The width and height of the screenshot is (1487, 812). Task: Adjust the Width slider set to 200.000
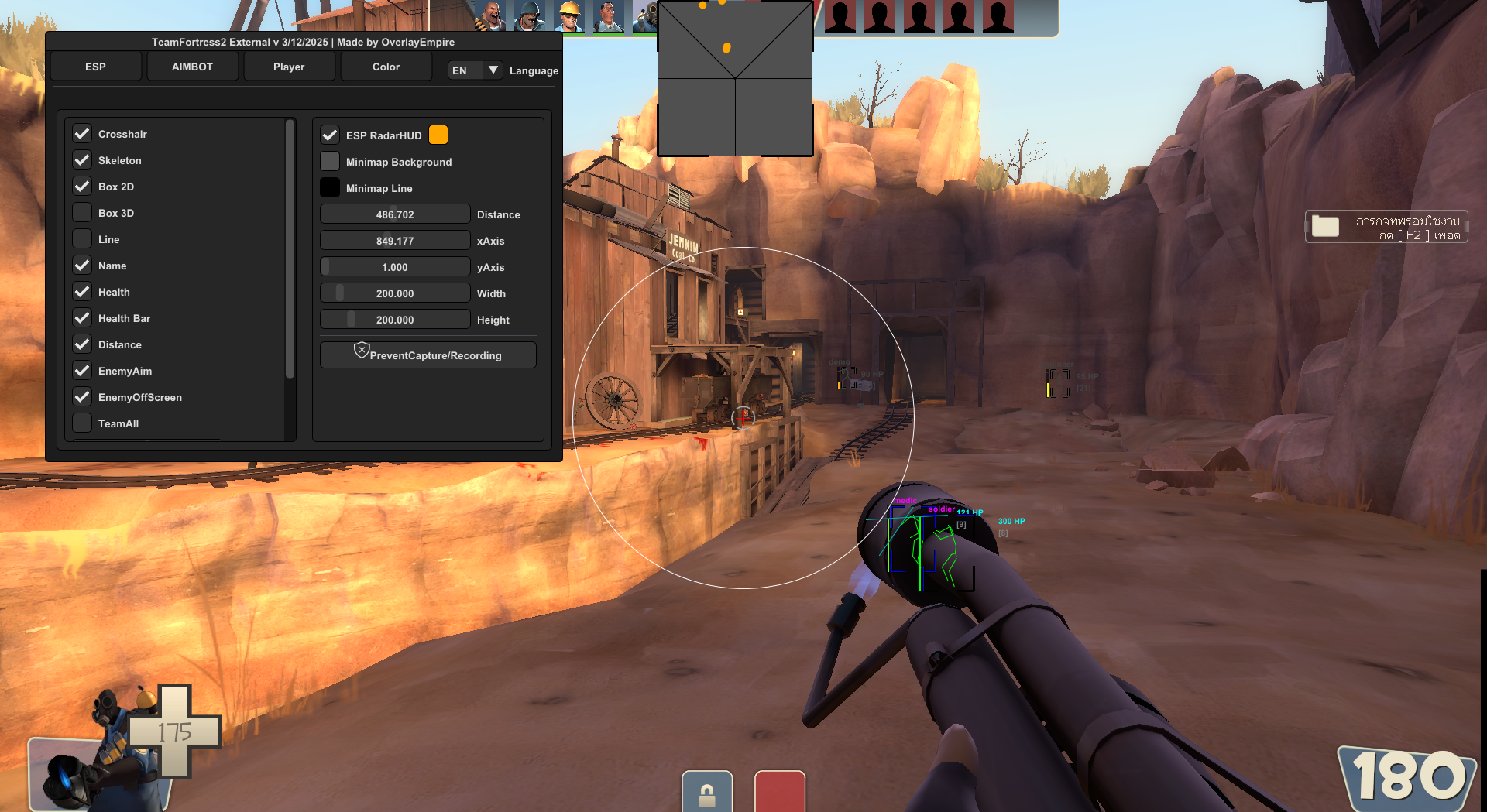(394, 293)
